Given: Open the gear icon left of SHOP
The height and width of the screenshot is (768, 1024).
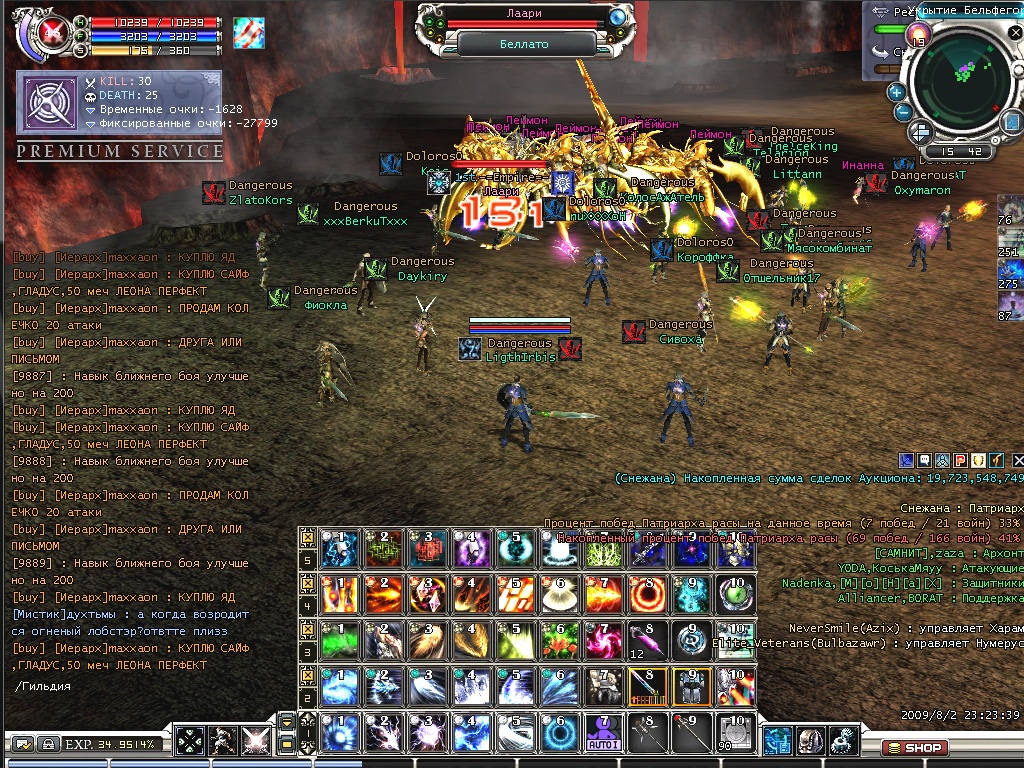Looking at the screenshot, I should click(x=844, y=741).
